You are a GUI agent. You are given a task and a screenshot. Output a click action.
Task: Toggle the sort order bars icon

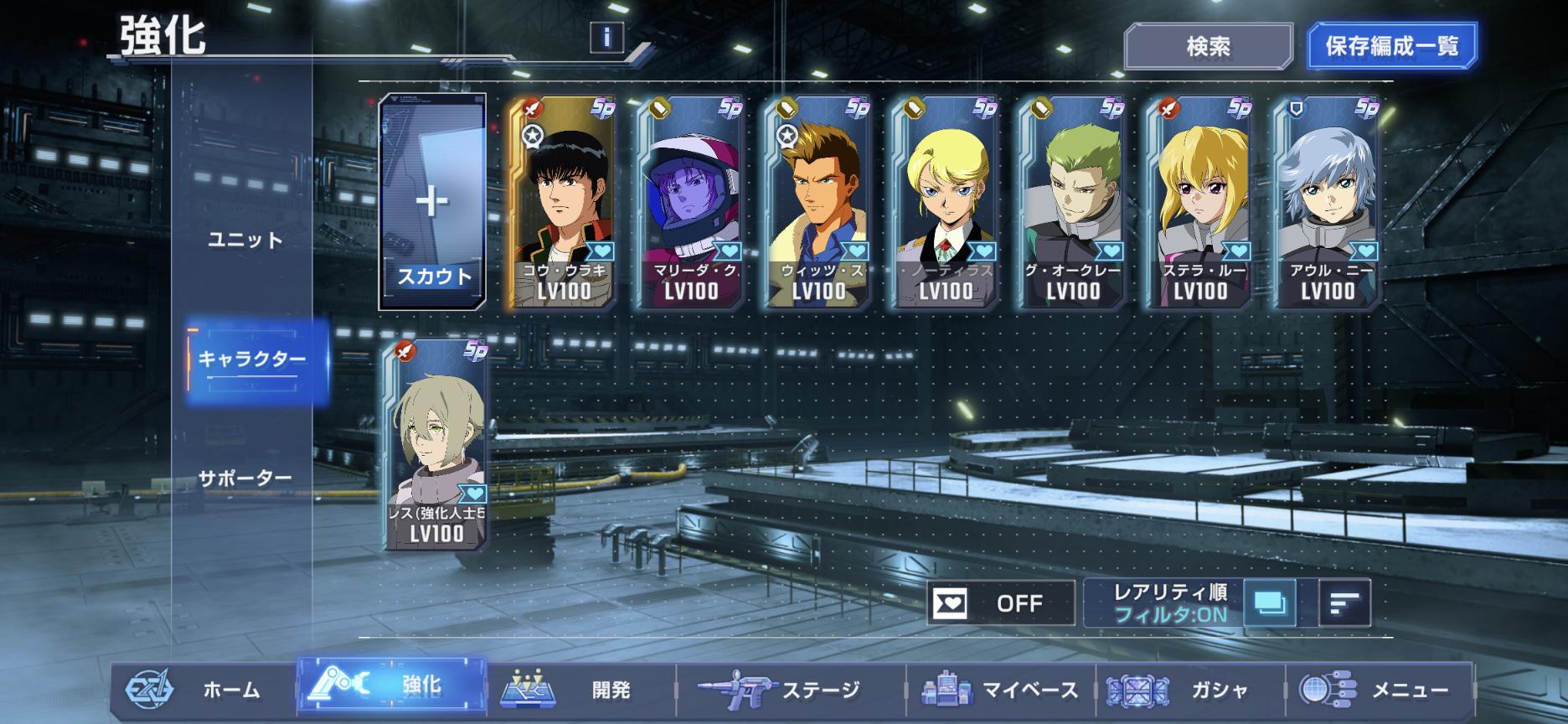[x=1344, y=602]
